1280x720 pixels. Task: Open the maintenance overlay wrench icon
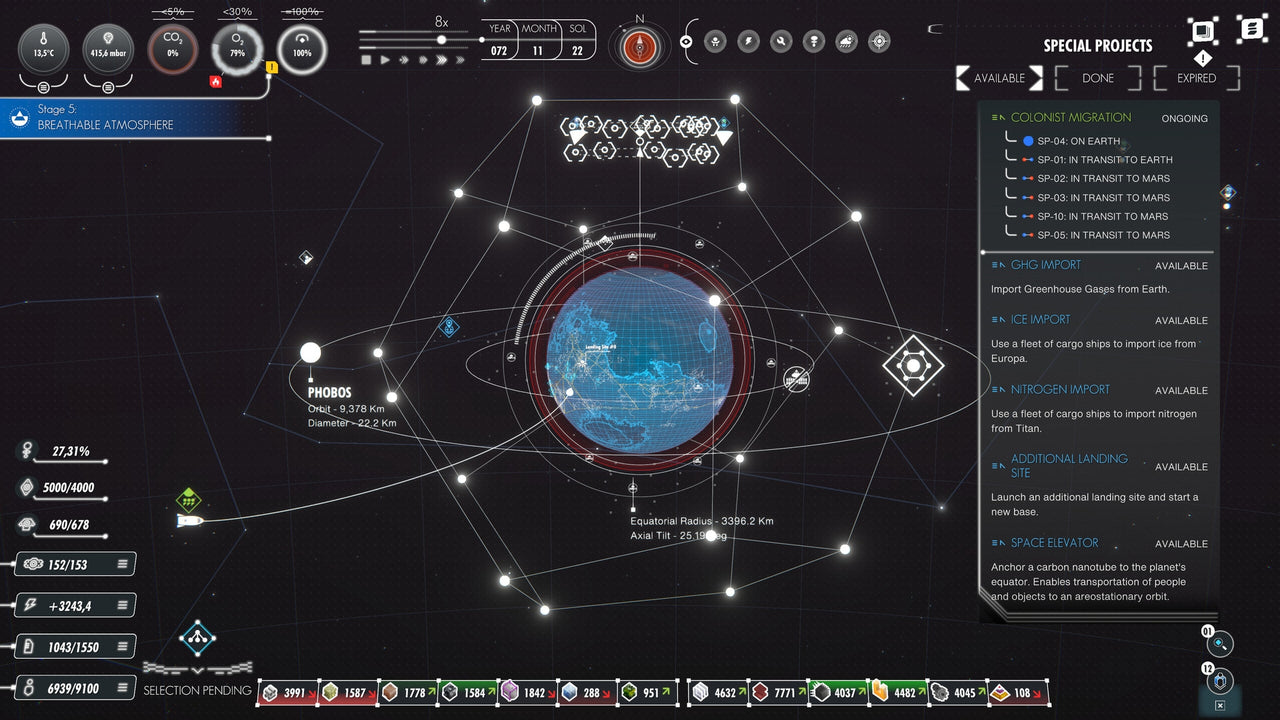pyautogui.click(x=781, y=41)
